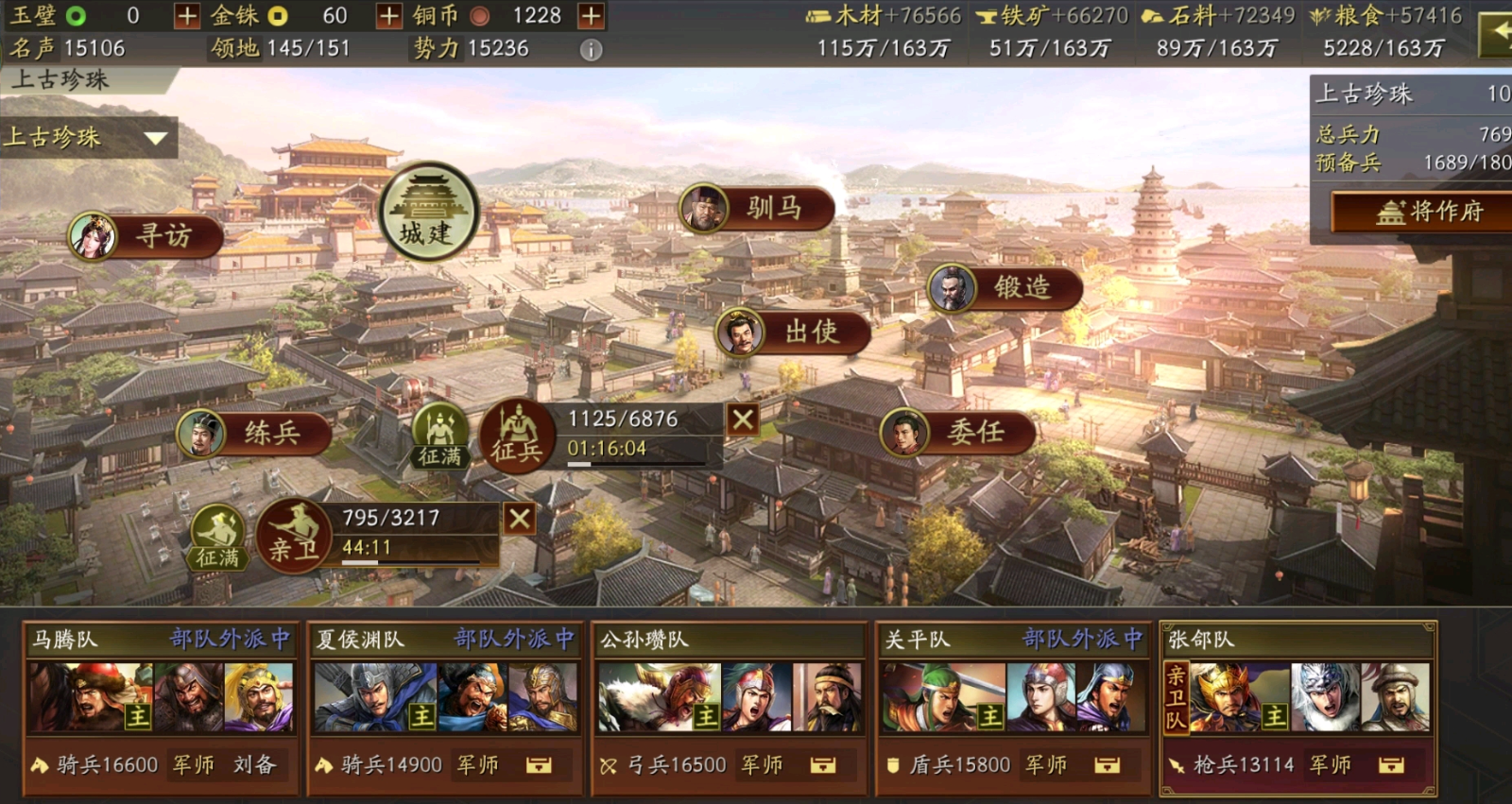Click the 势力 info circle icon
The width and height of the screenshot is (1512, 804).
(x=593, y=50)
